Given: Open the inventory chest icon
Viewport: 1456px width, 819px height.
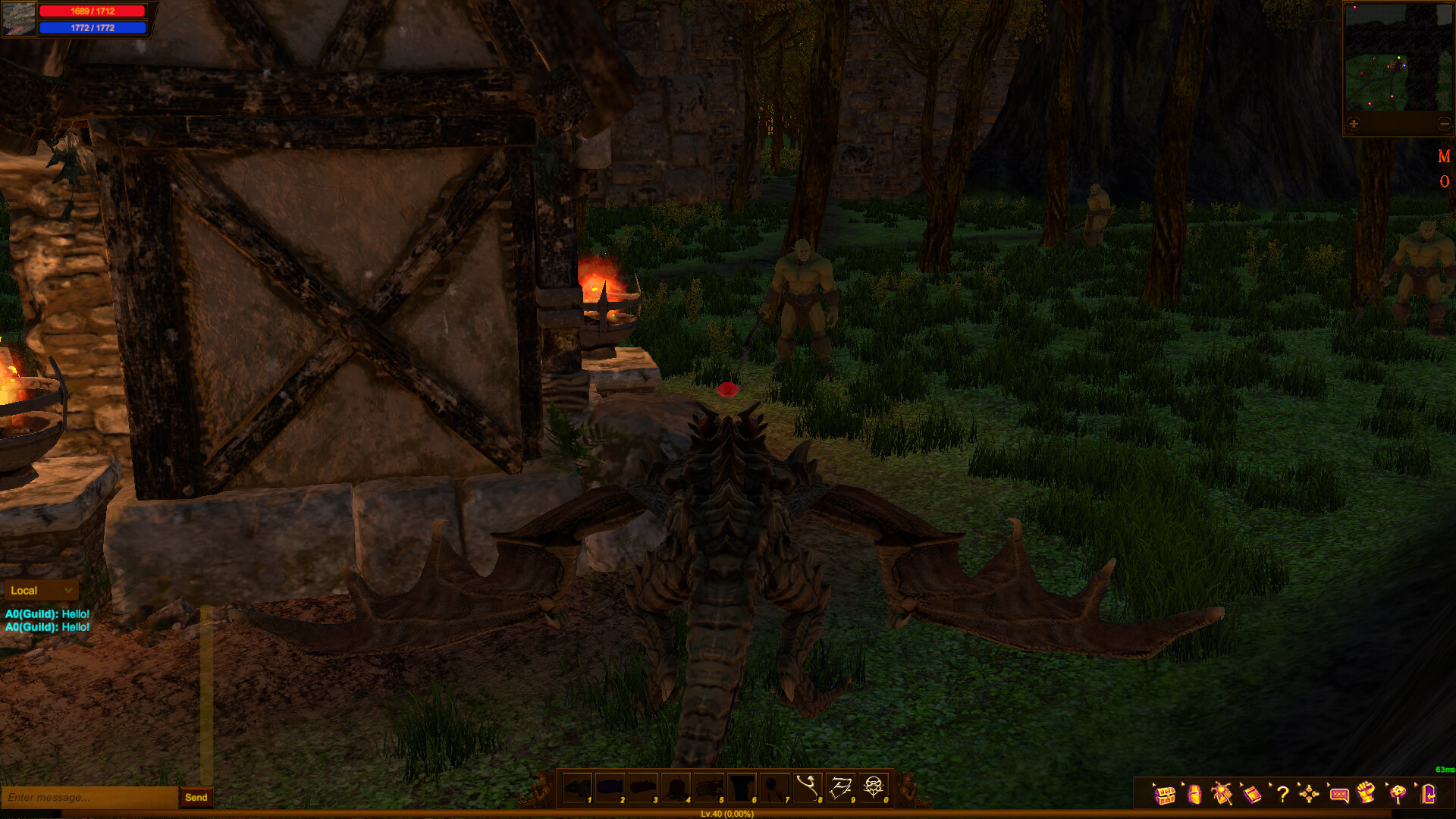Looking at the screenshot, I should [x=1166, y=795].
